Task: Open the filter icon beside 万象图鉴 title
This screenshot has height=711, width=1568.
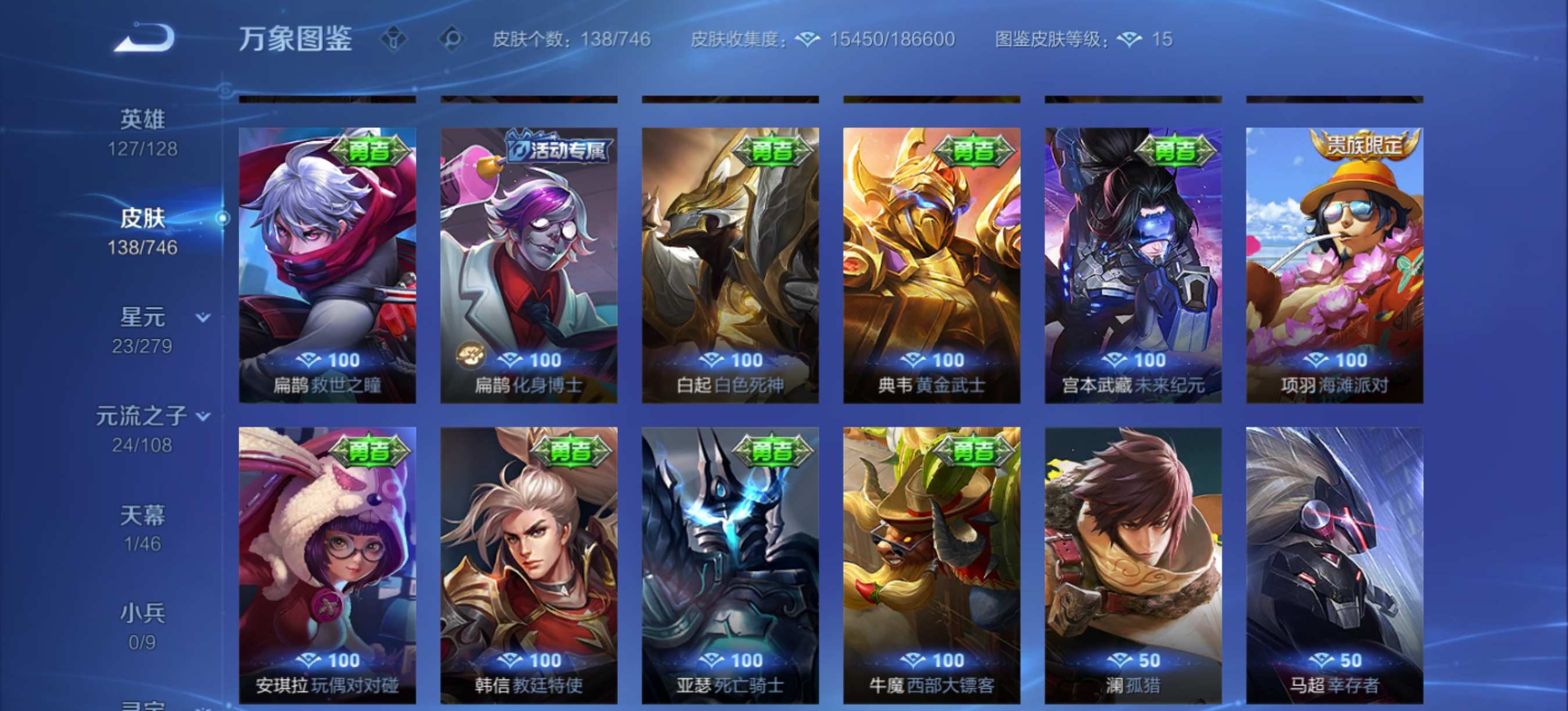Action: [x=395, y=39]
